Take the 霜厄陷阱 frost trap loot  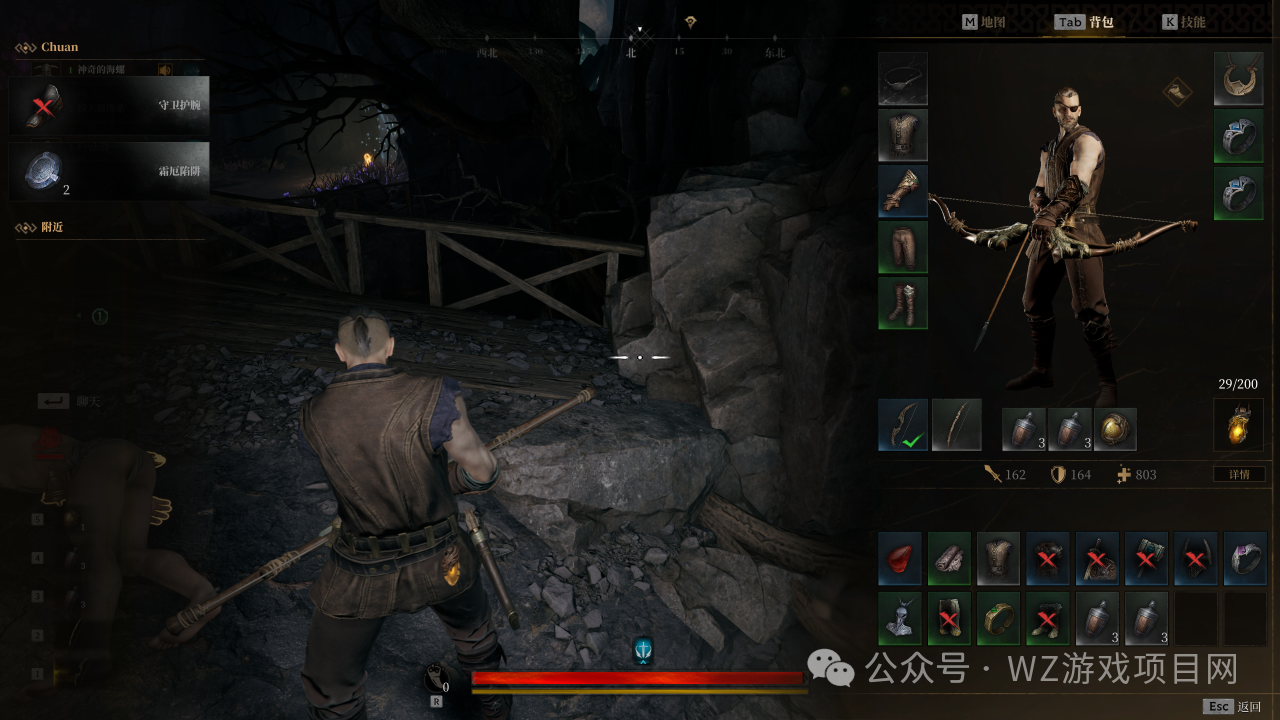110,171
